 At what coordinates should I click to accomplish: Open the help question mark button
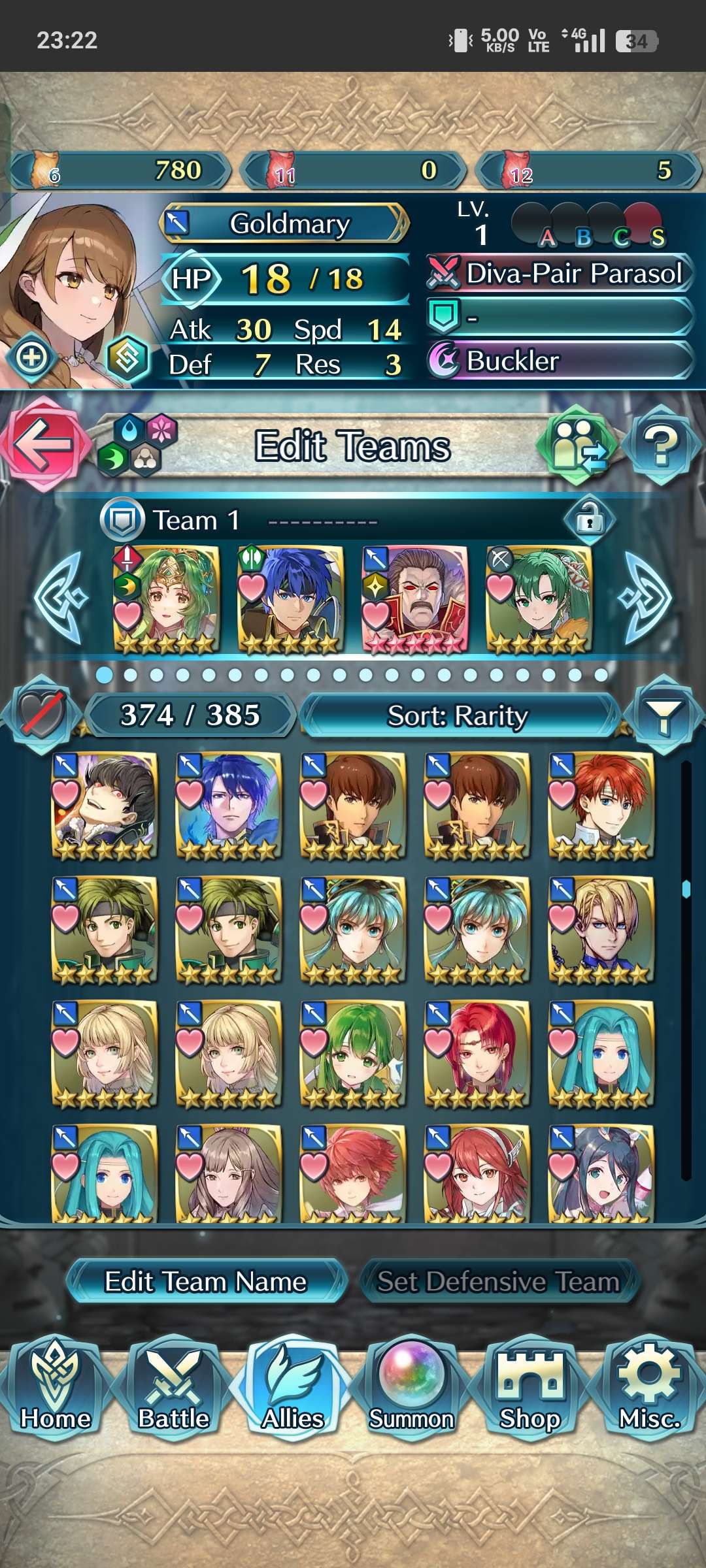[662, 446]
